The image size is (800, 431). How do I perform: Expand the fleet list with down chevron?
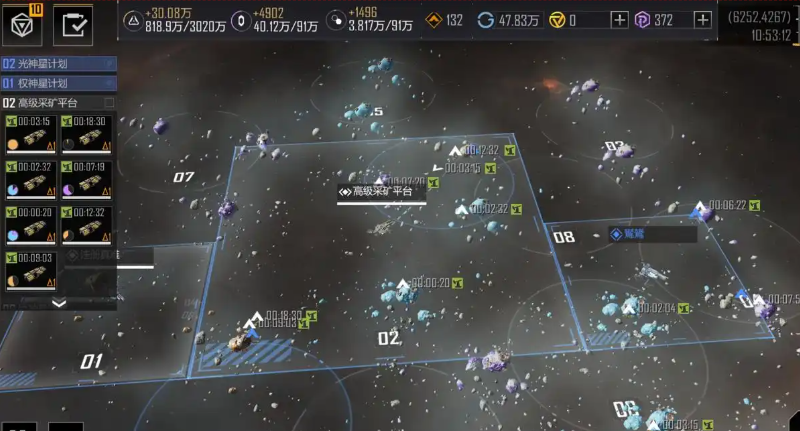click(x=58, y=303)
